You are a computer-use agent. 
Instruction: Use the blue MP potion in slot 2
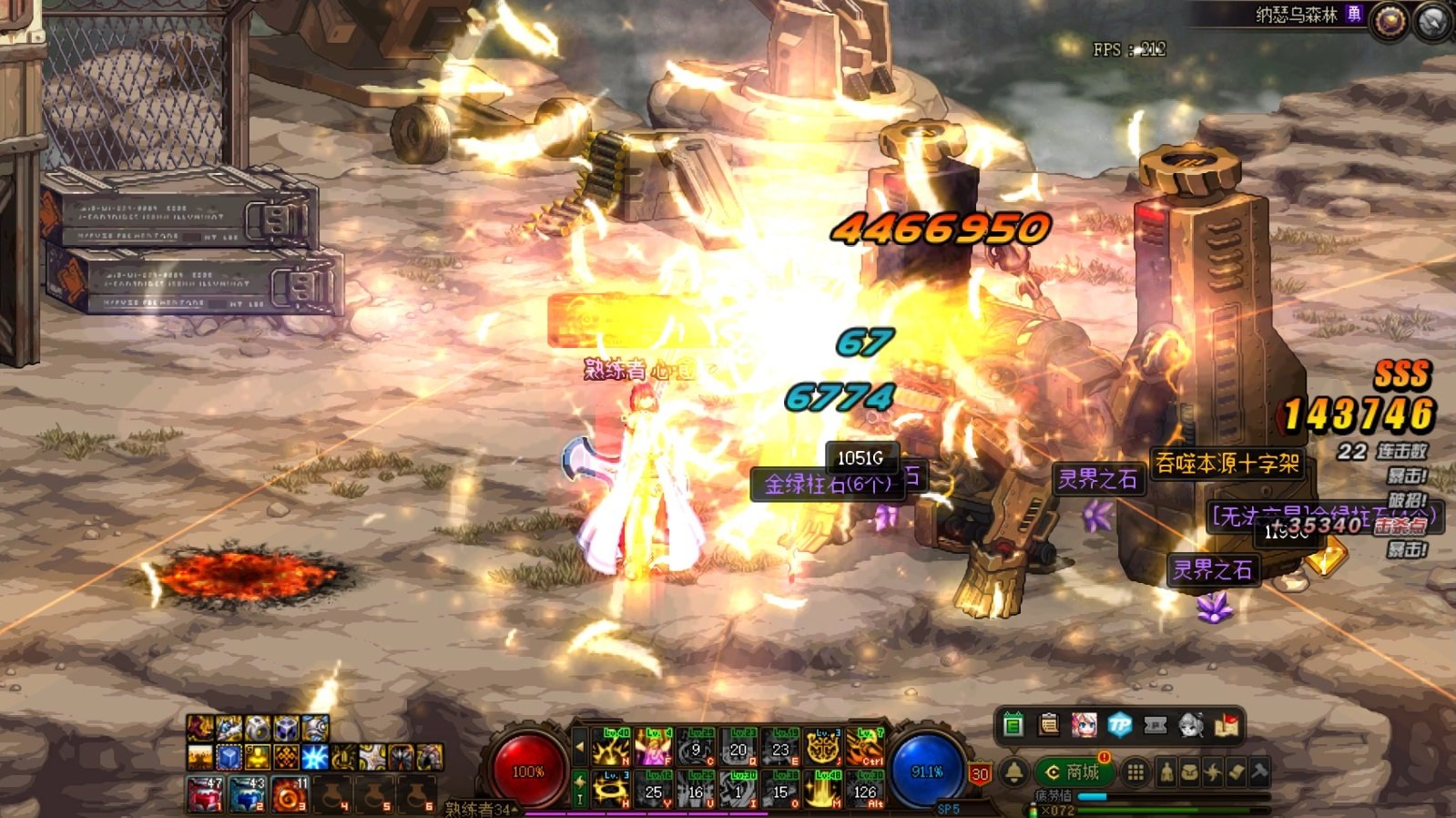pos(247,794)
